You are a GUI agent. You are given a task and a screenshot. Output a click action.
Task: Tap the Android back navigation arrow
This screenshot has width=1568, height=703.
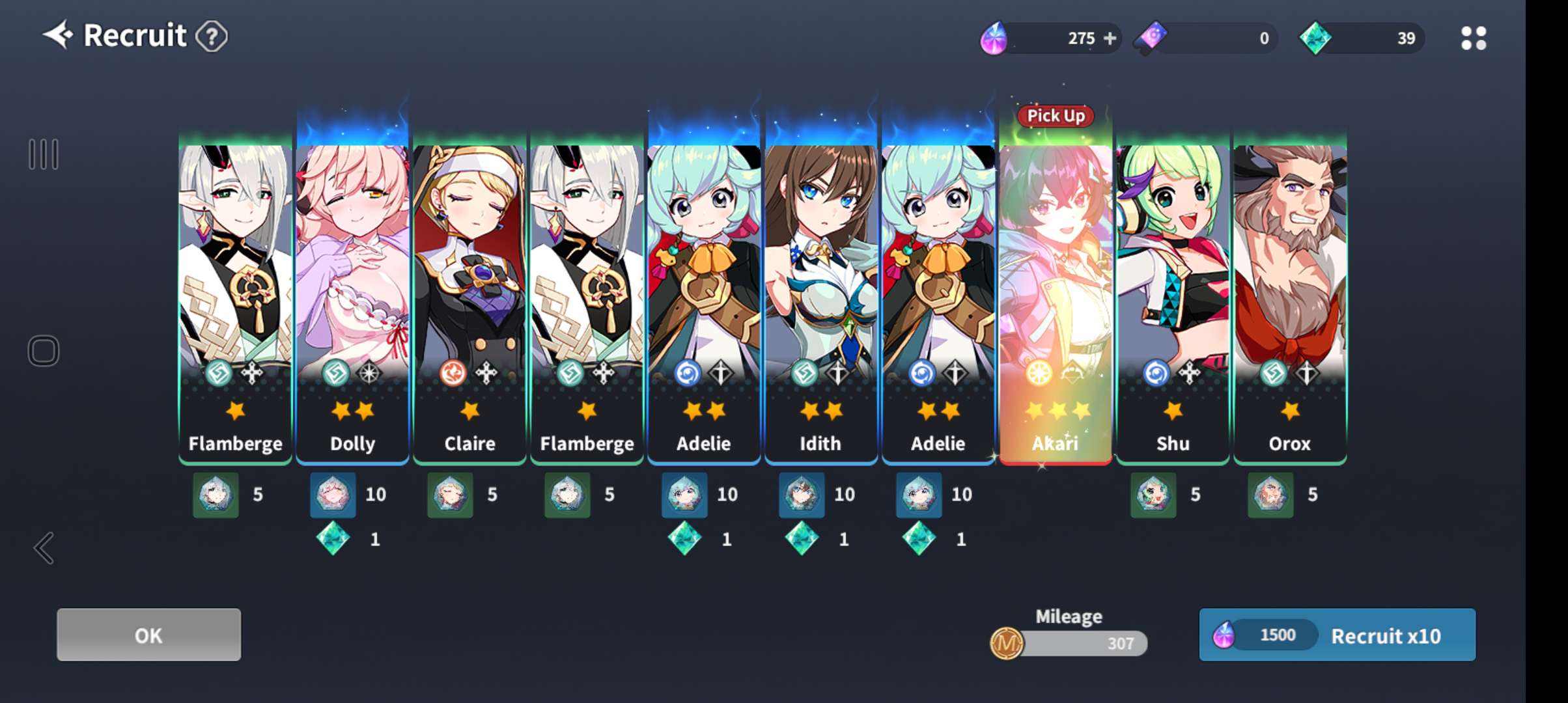pyautogui.click(x=44, y=548)
